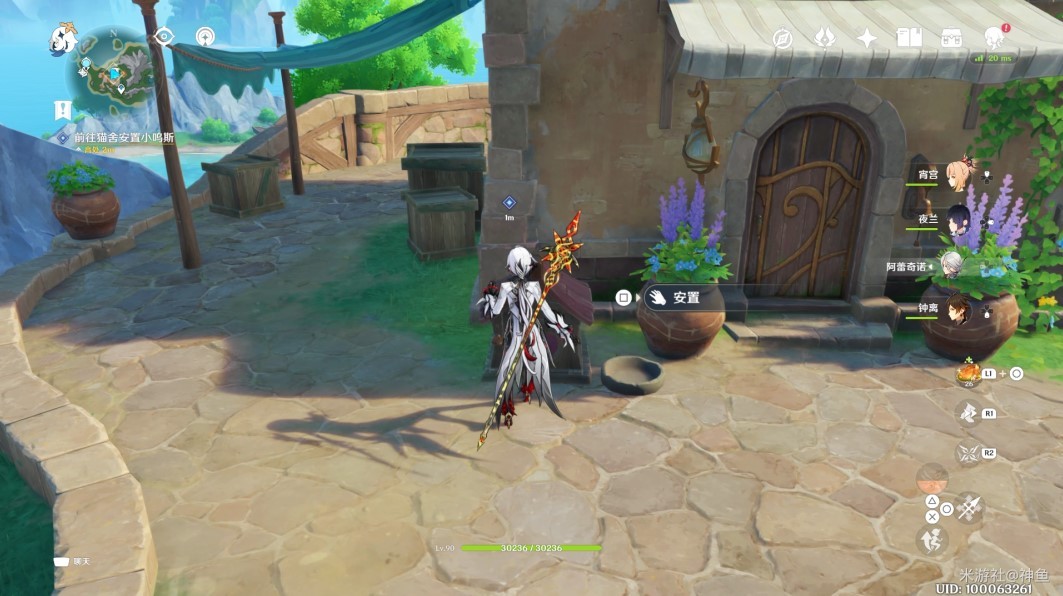Open the character profile icon with alert
The height and width of the screenshot is (596, 1063).
tap(993, 38)
